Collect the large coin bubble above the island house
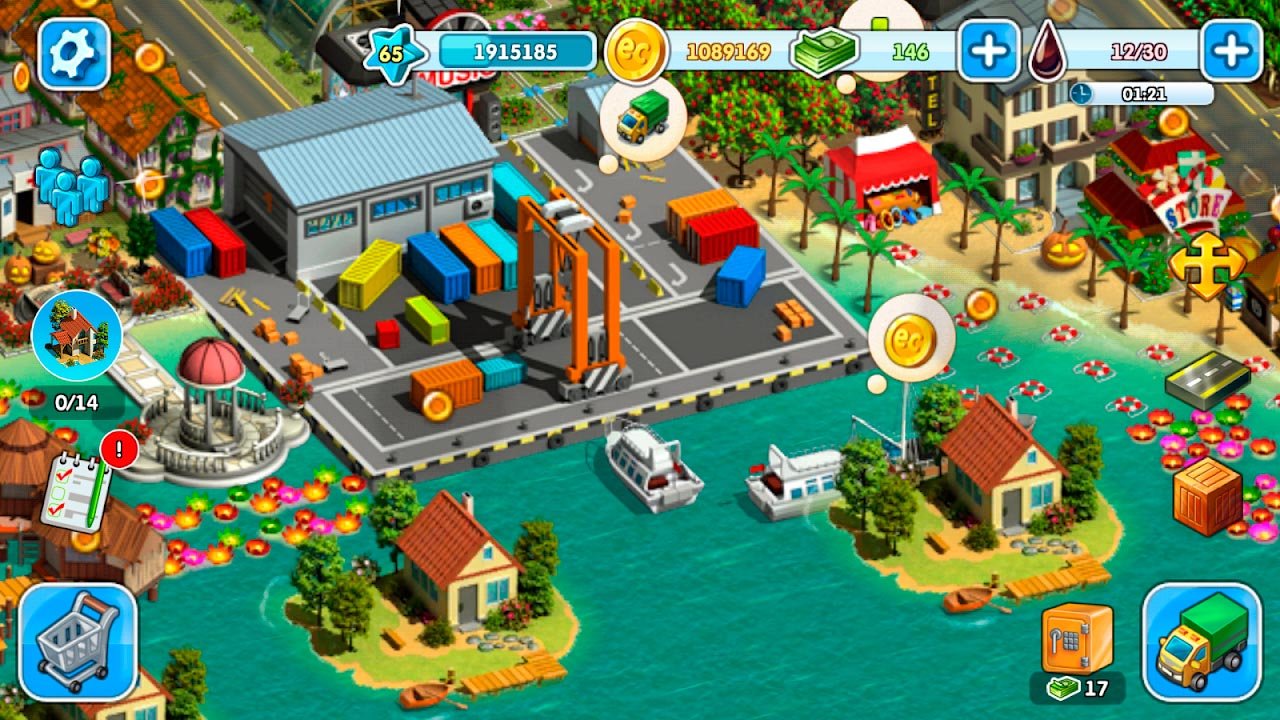 click(910, 339)
